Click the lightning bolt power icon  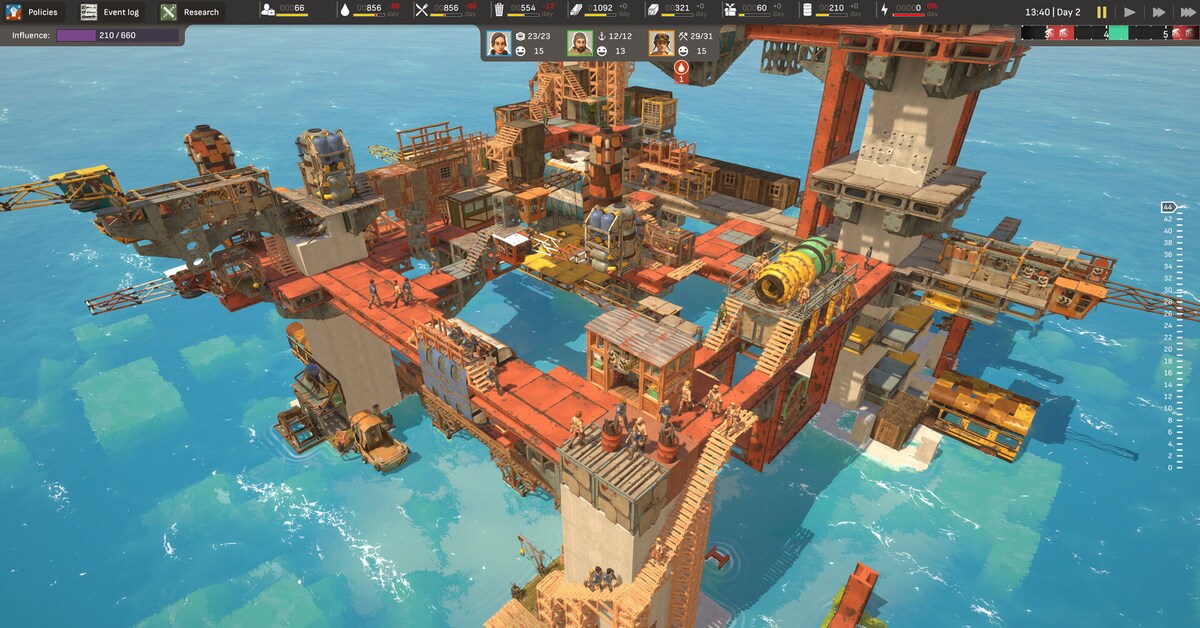tap(883, 10)
